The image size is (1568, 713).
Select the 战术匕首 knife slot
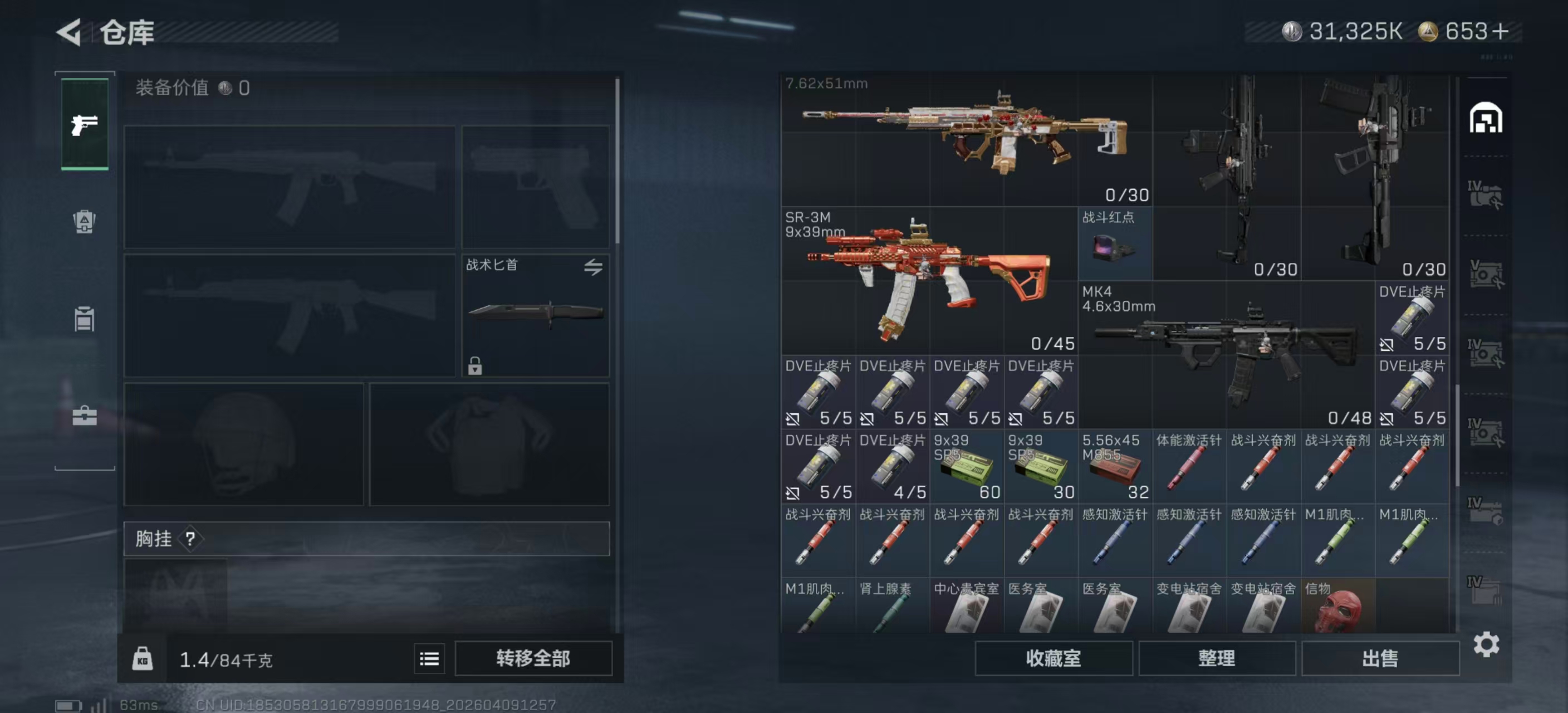tap(535, 315)
